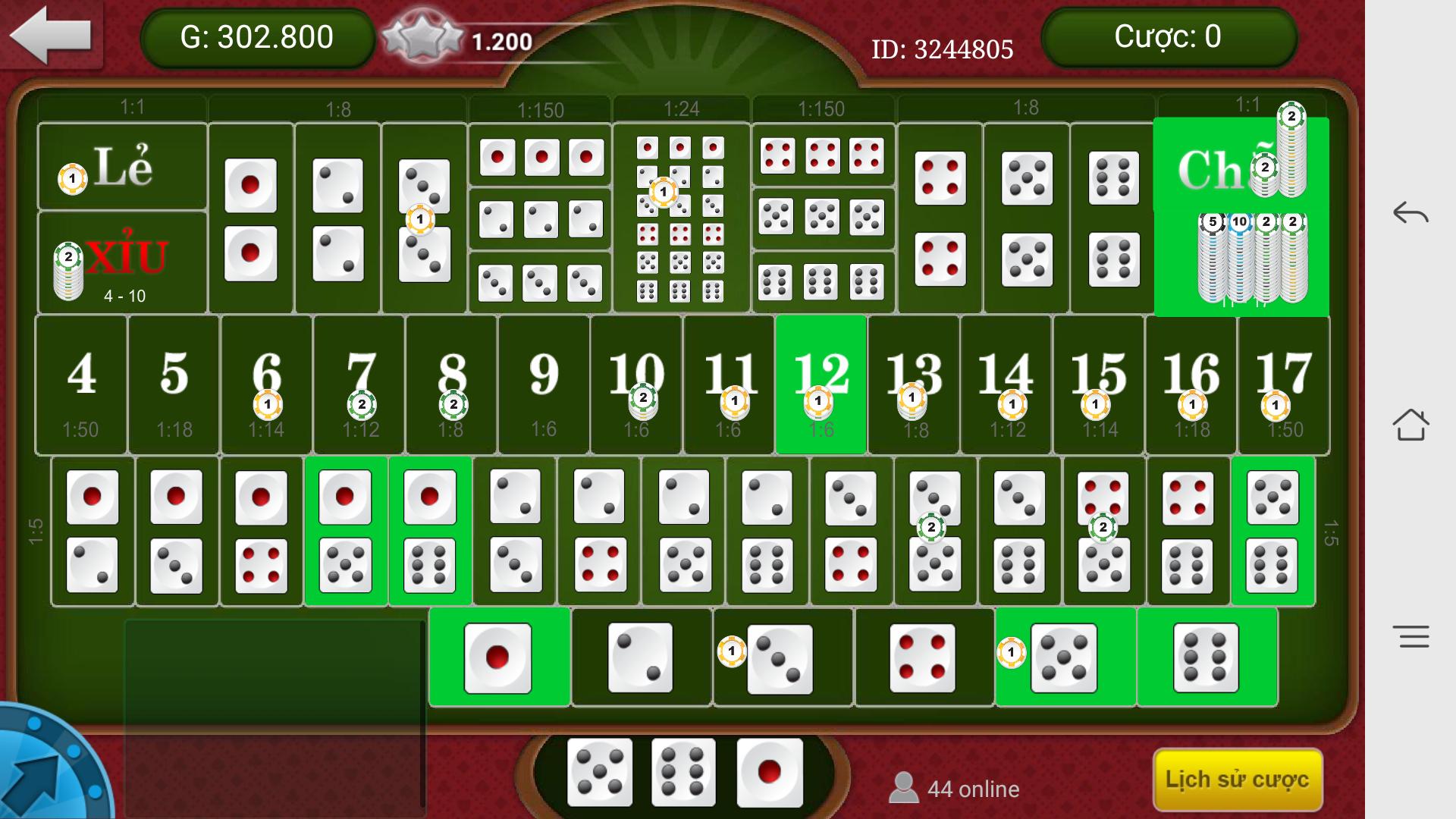Open the hamburger menu icon on the right

click(1412, 635)
